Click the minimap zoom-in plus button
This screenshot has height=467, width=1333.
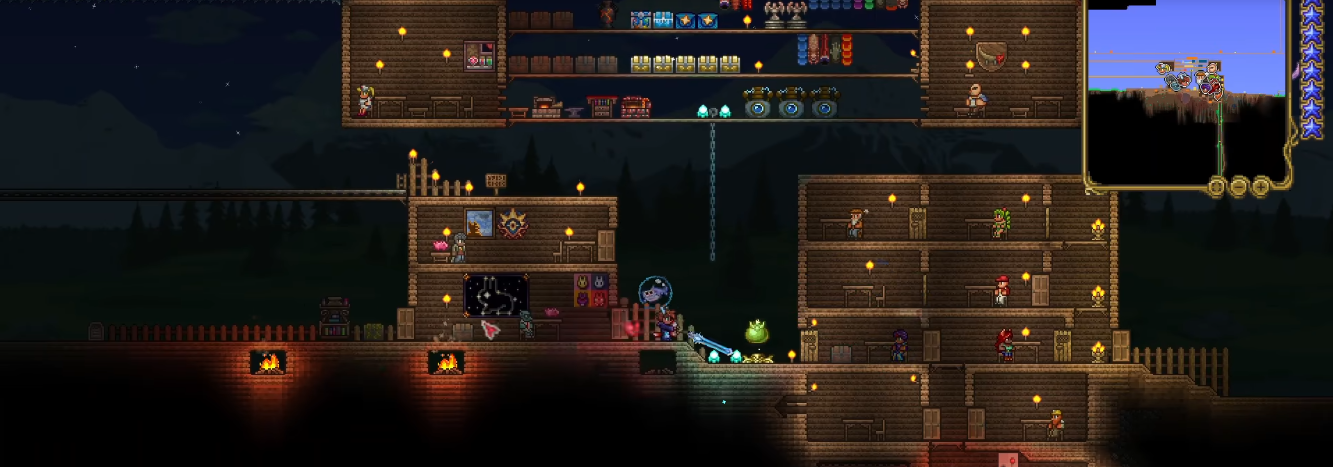[1261, 185]
